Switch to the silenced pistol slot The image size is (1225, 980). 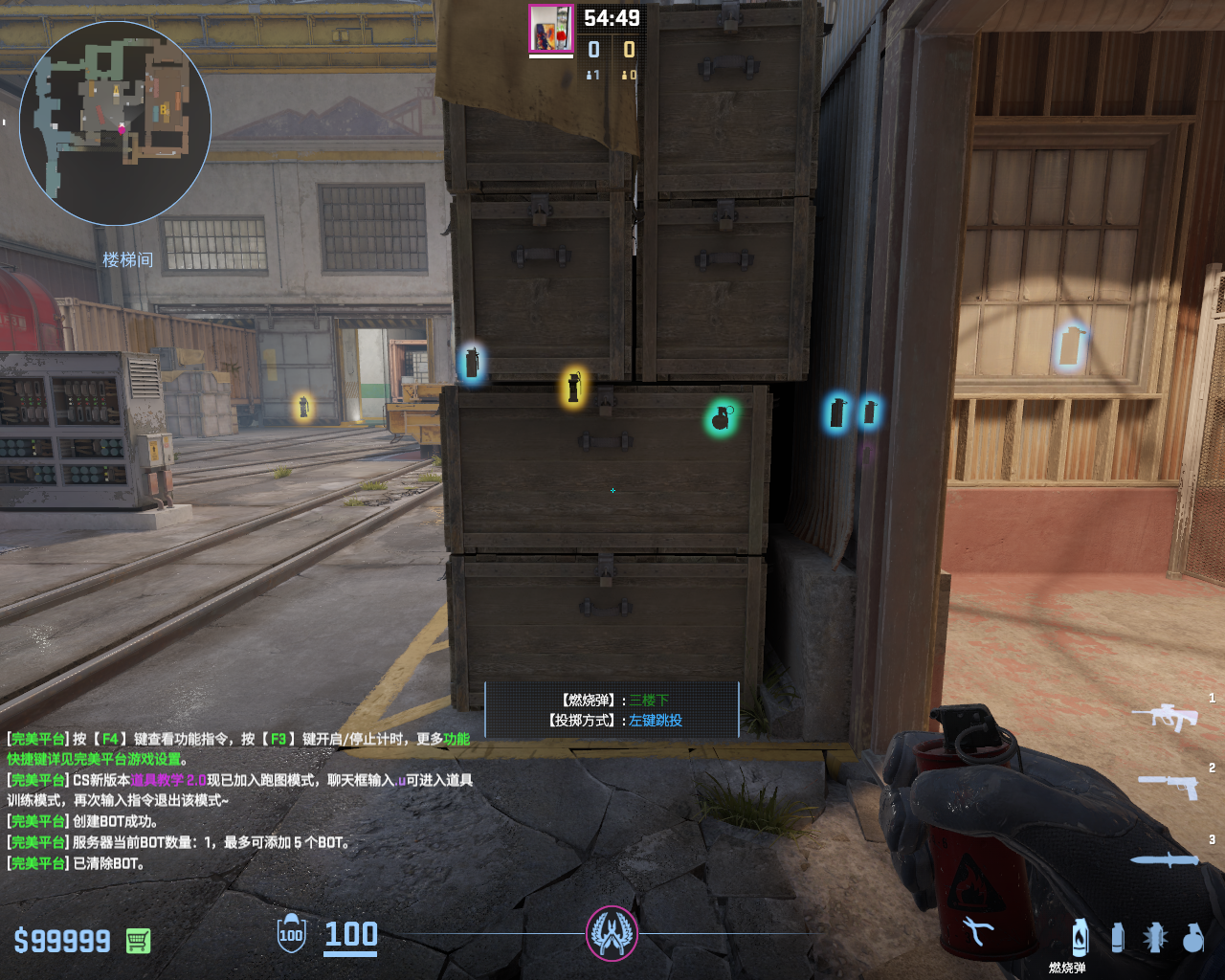click(x=1168, y=786)
